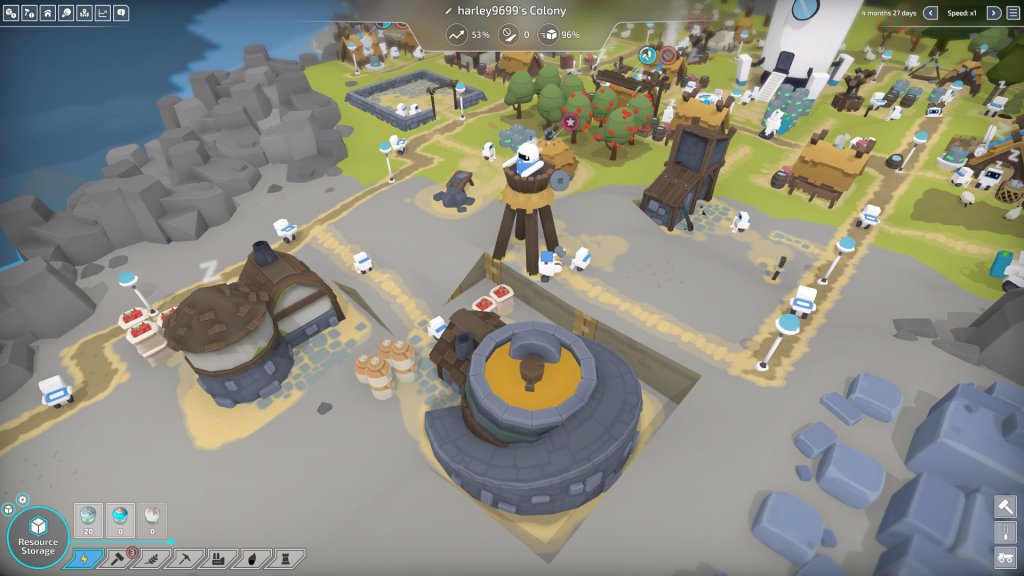Open the hammer build alerts panel
Viewport: 1024px width, 576px height.
coord(30,13)
